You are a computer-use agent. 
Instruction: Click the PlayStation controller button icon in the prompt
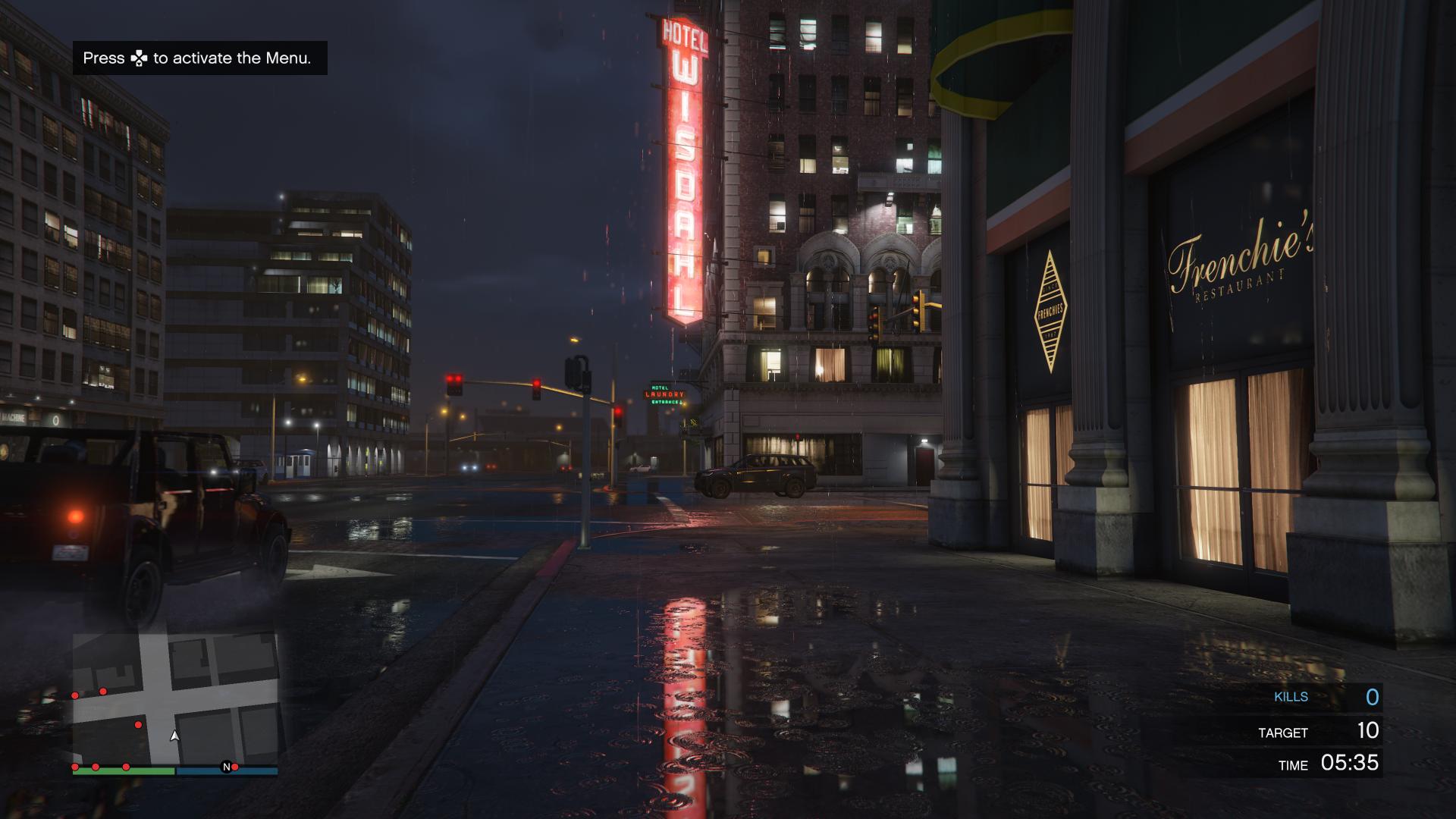pyautogui.click(x=140, y=58)
